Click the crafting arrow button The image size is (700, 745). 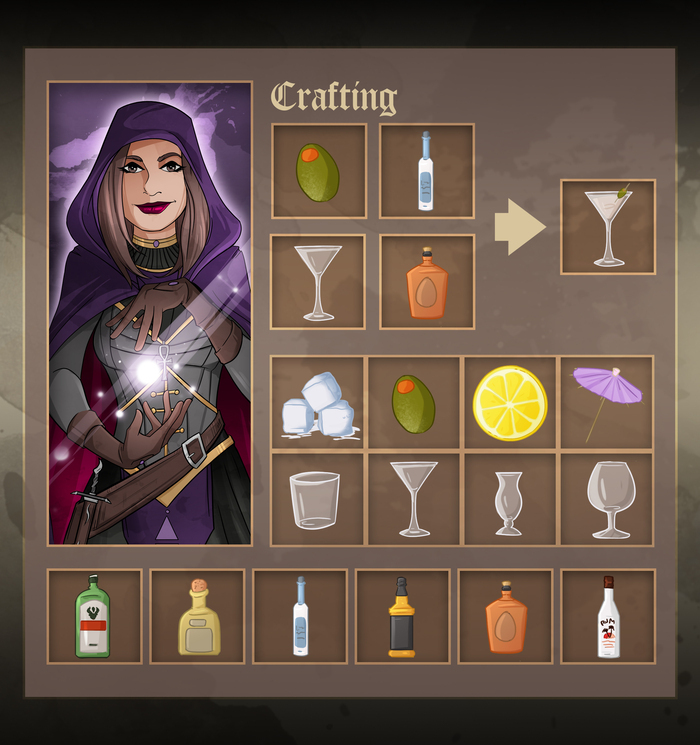[519, 227]
